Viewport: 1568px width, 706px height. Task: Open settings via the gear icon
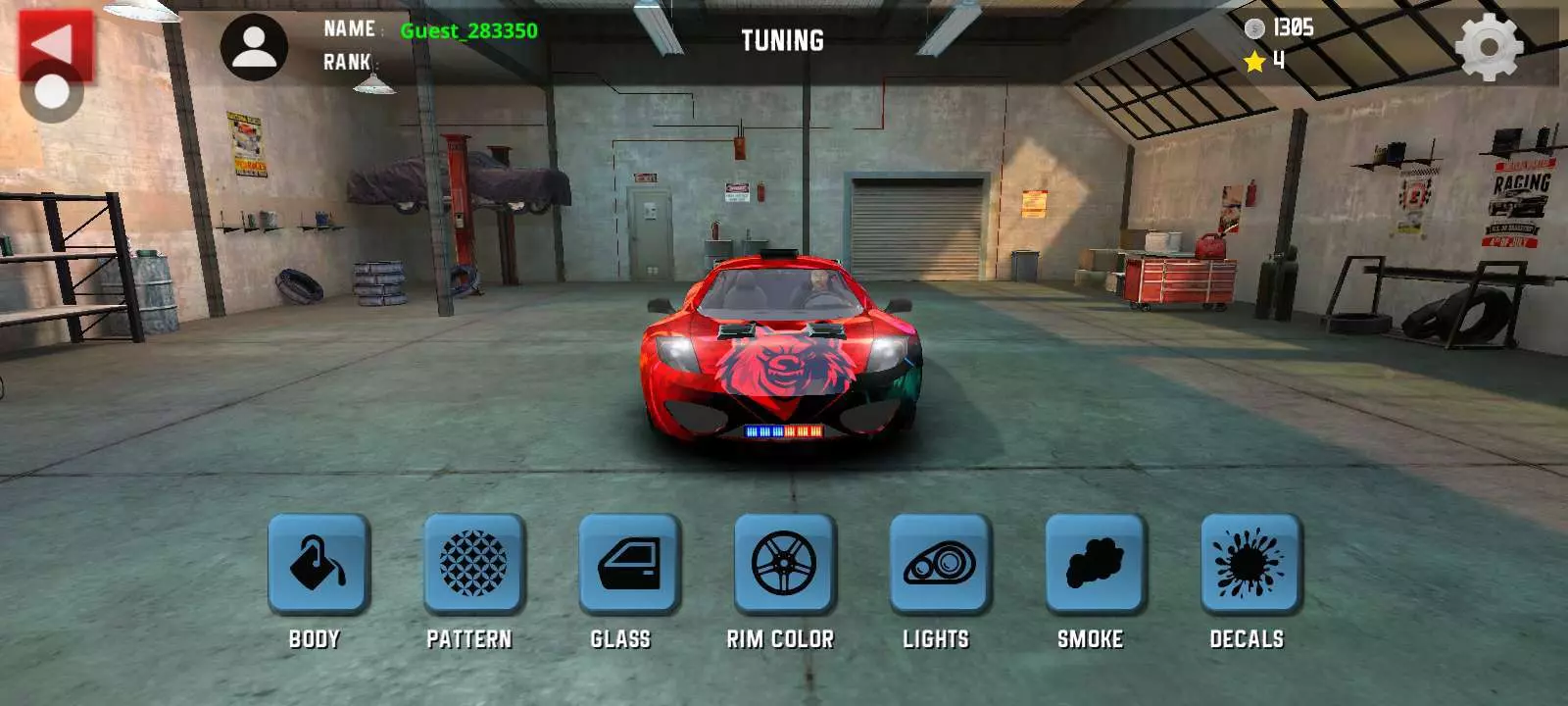pyautogui.click(x=1489, y=46)
